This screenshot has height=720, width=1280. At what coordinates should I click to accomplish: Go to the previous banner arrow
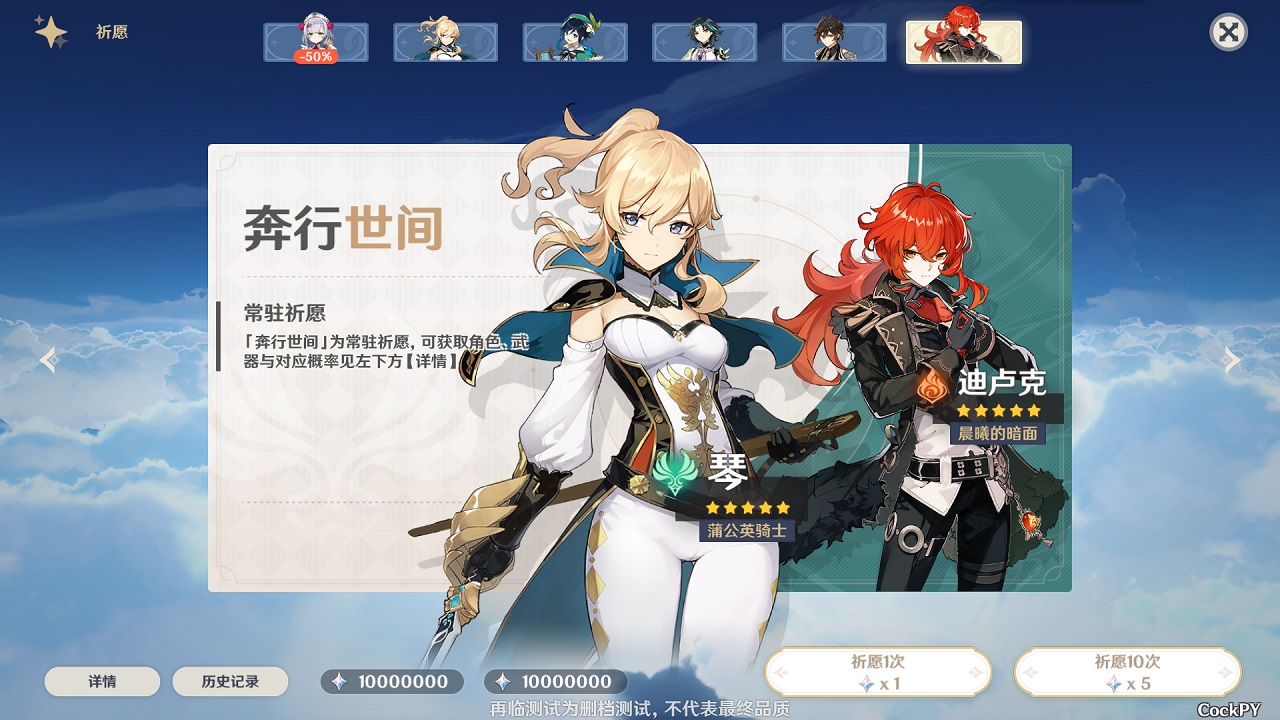tap(48, 360)
